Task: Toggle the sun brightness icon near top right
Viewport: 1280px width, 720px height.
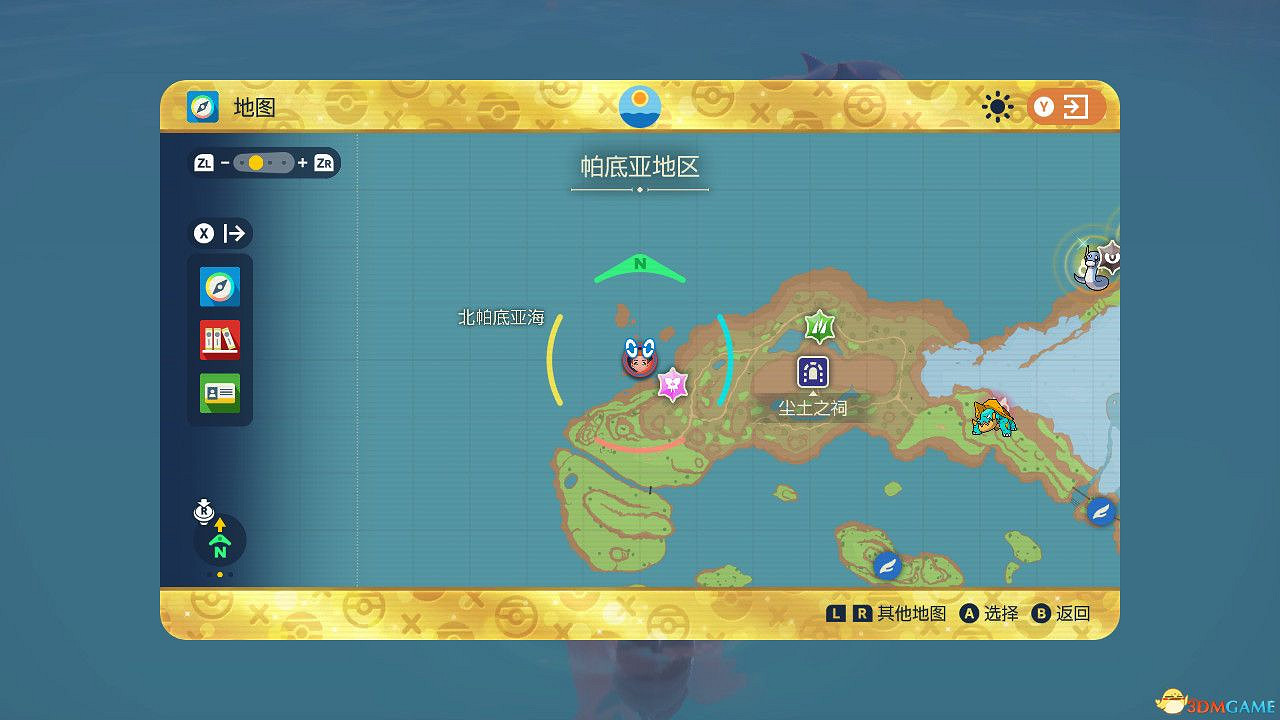Action: 997,105
